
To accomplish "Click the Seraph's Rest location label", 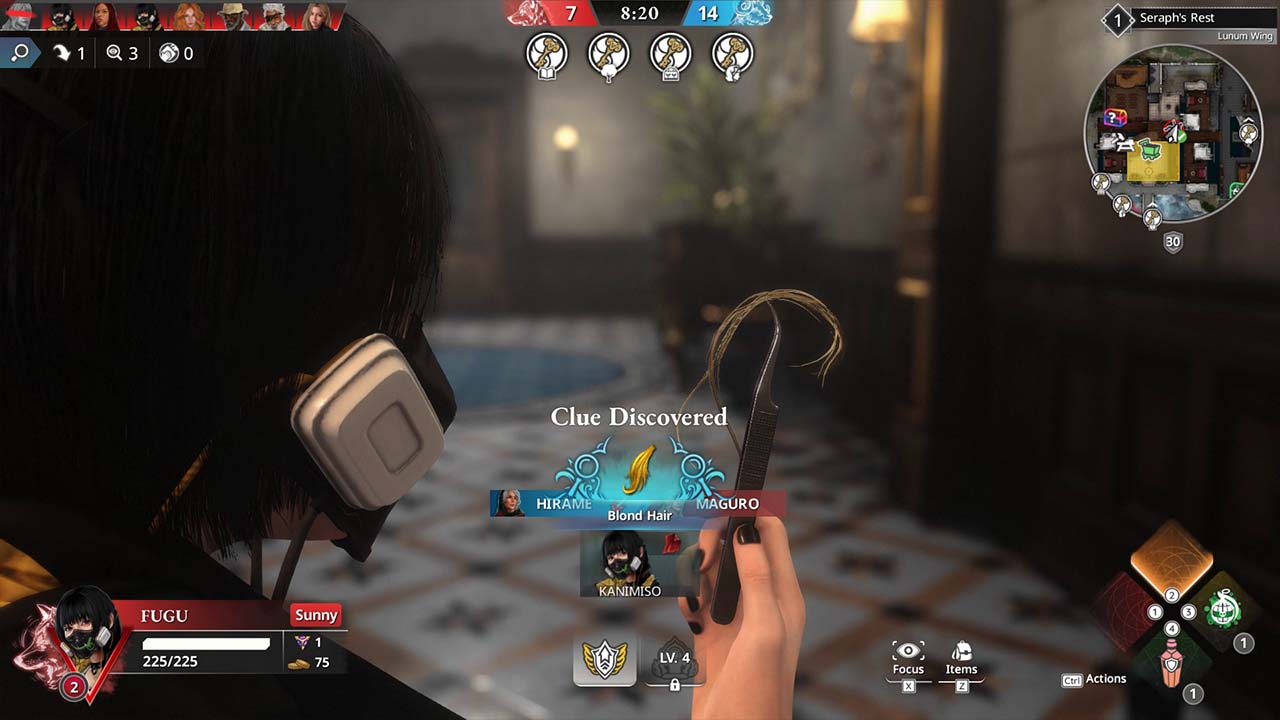I will (1176, 18).
